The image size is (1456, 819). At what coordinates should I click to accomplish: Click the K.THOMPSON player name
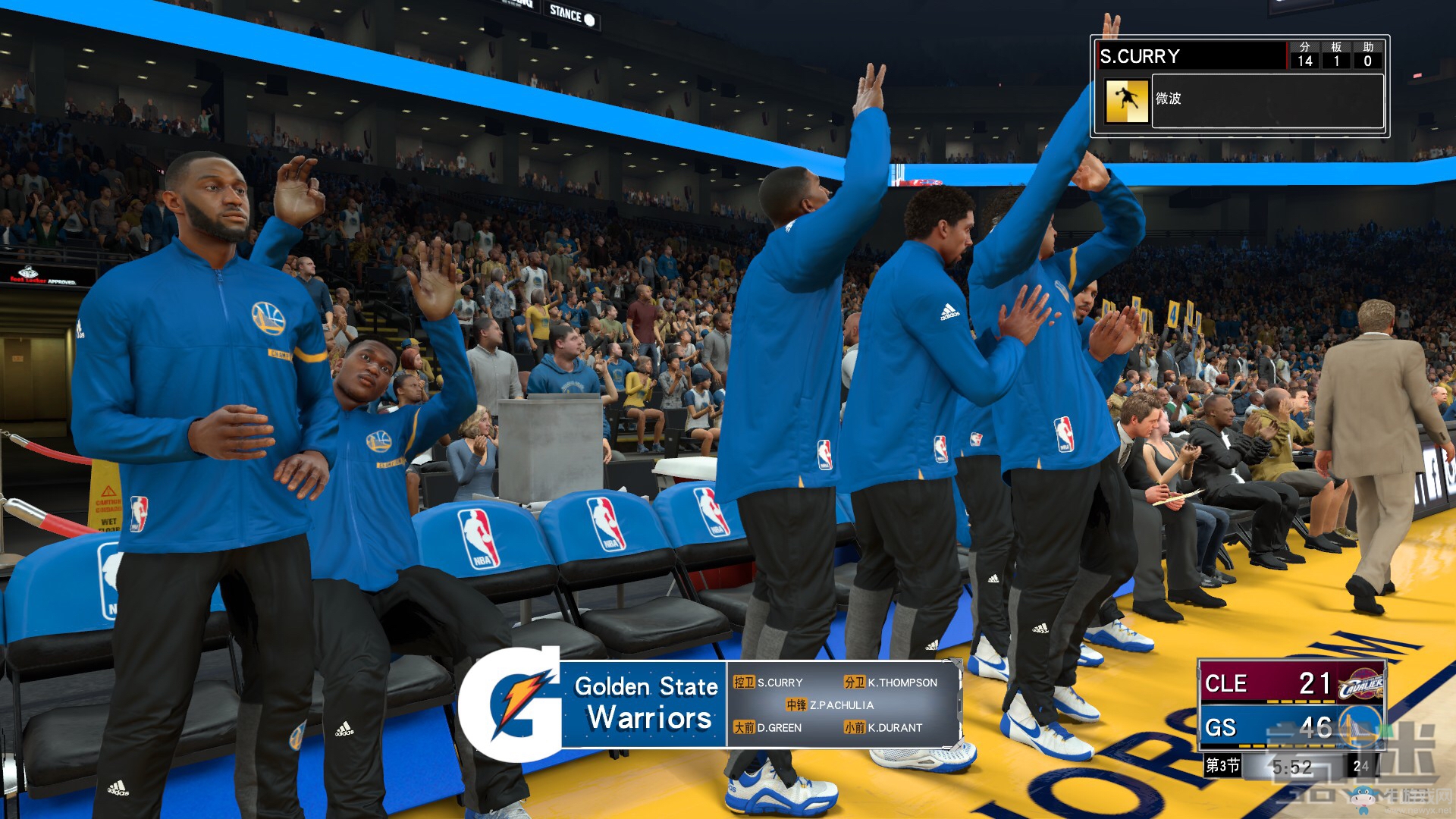tap(902, 682)
